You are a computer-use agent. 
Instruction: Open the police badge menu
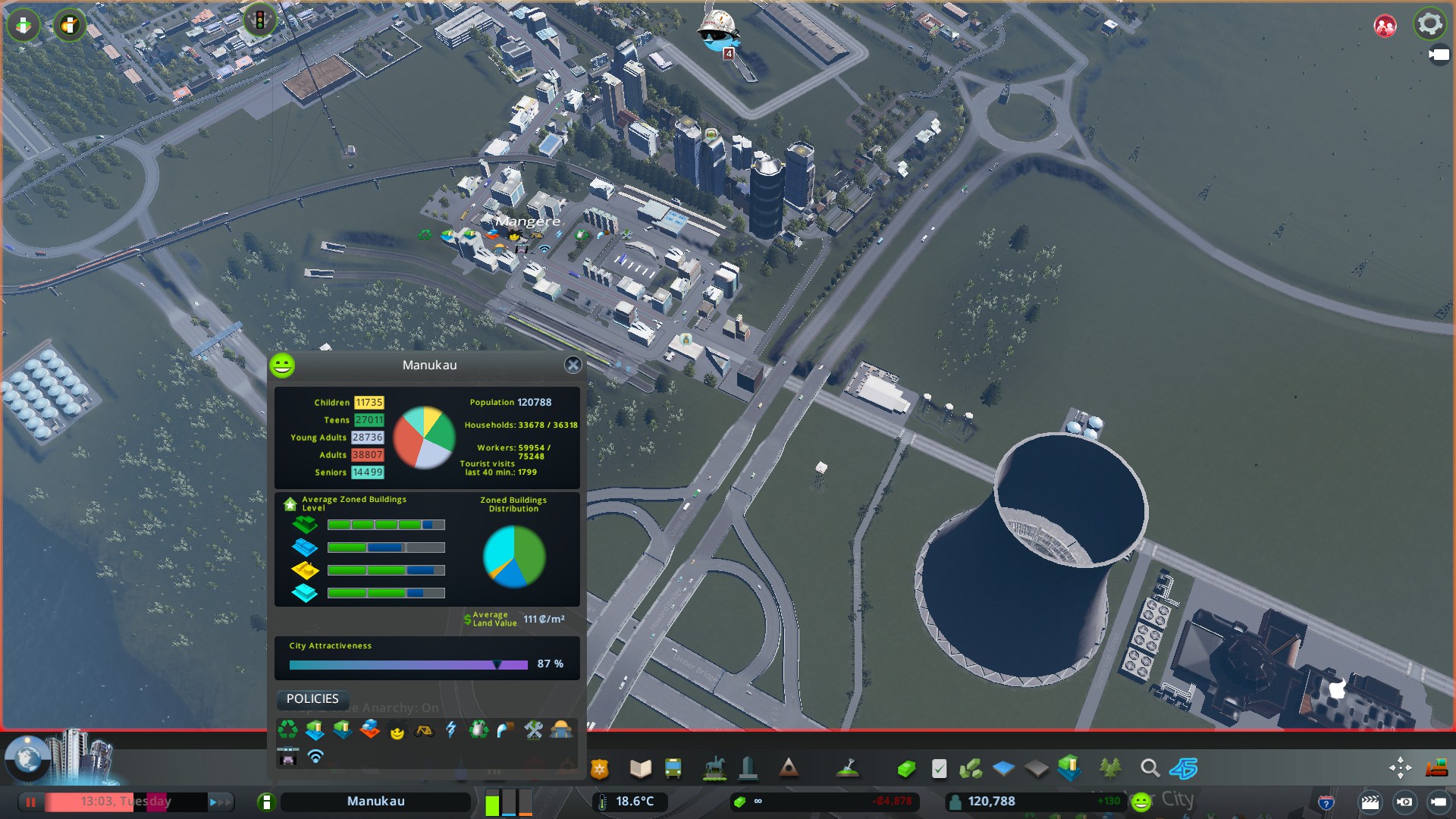tap(600, 769)
